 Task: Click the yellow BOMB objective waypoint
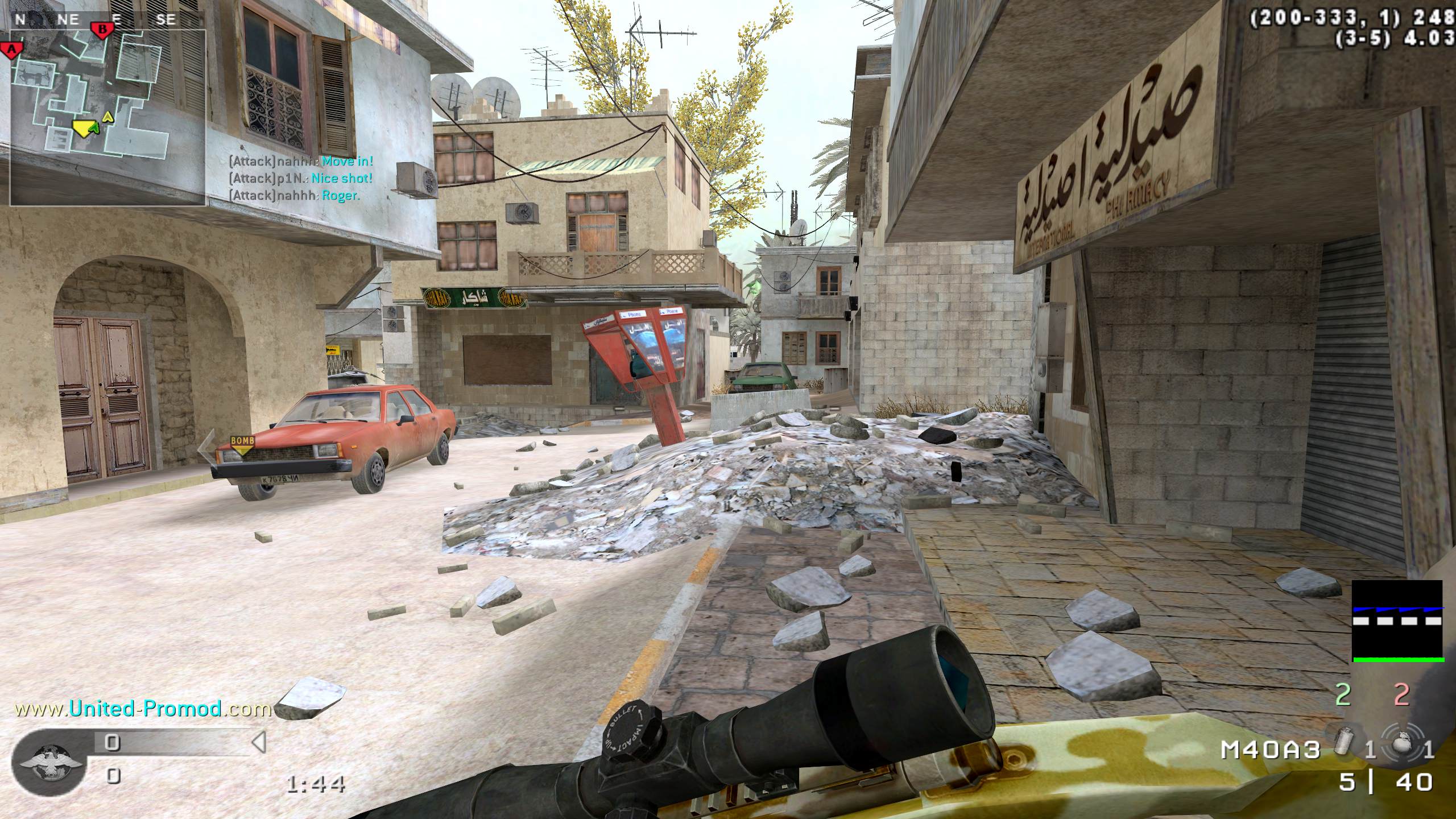pos(242,444)
